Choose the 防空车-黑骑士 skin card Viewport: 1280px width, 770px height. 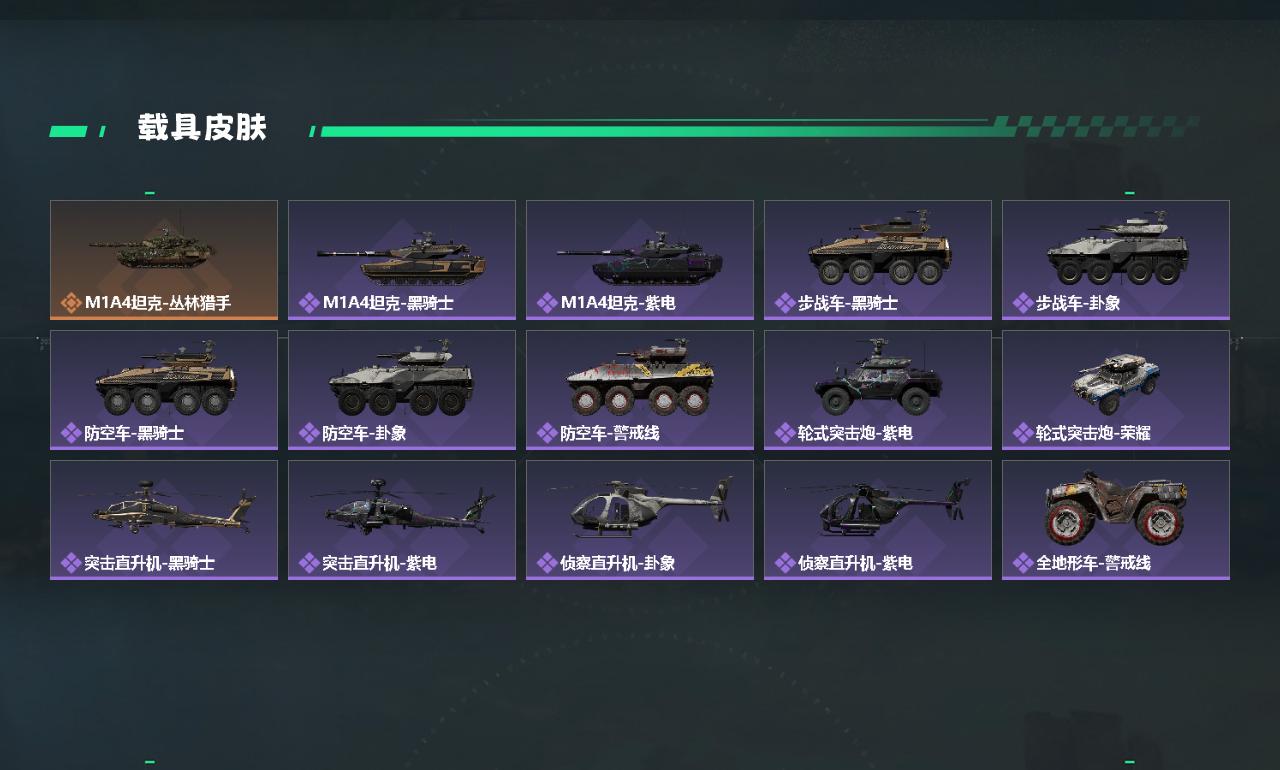click(x=164, y=390)
